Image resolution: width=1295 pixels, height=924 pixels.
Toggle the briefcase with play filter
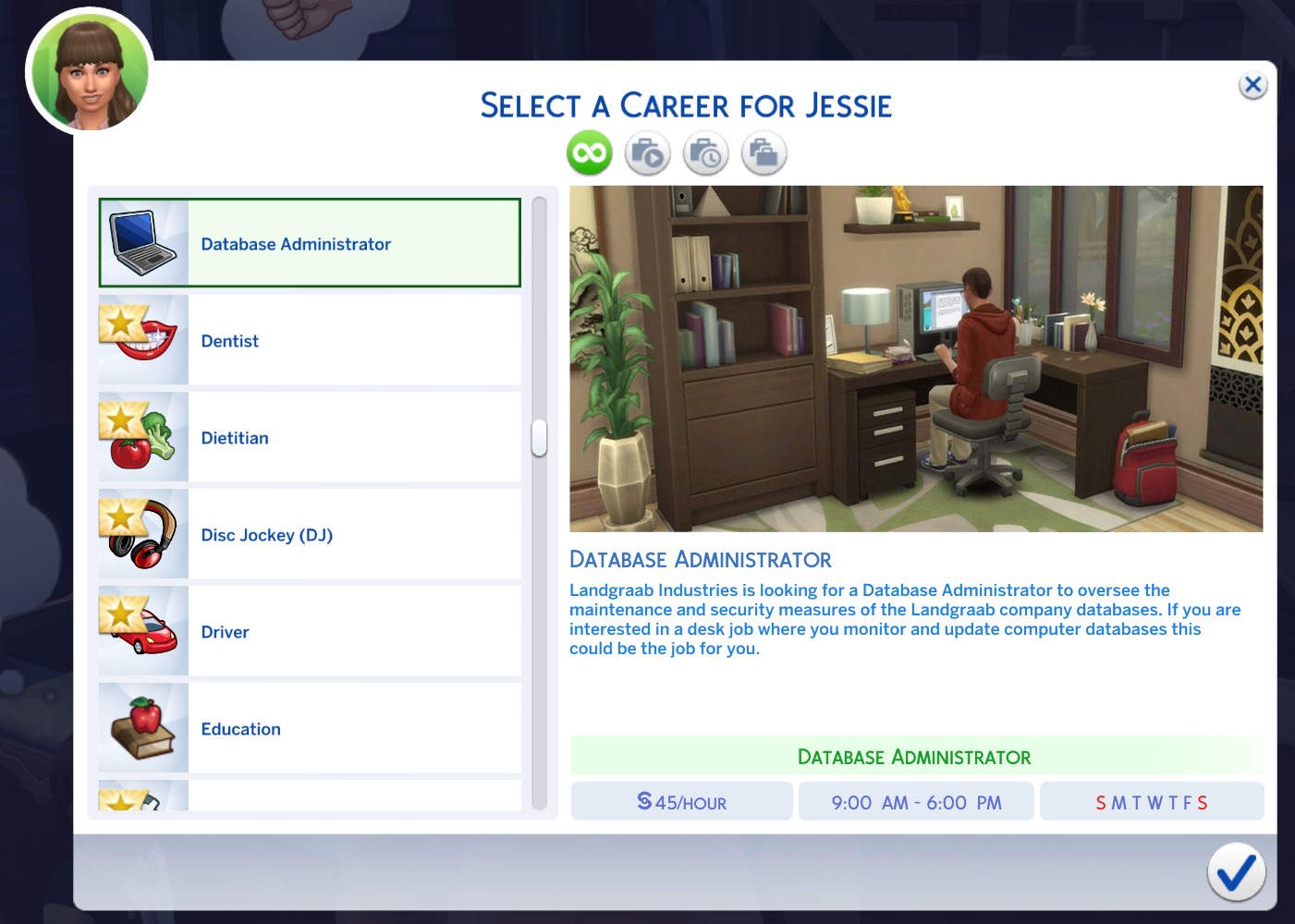point(647,152)
